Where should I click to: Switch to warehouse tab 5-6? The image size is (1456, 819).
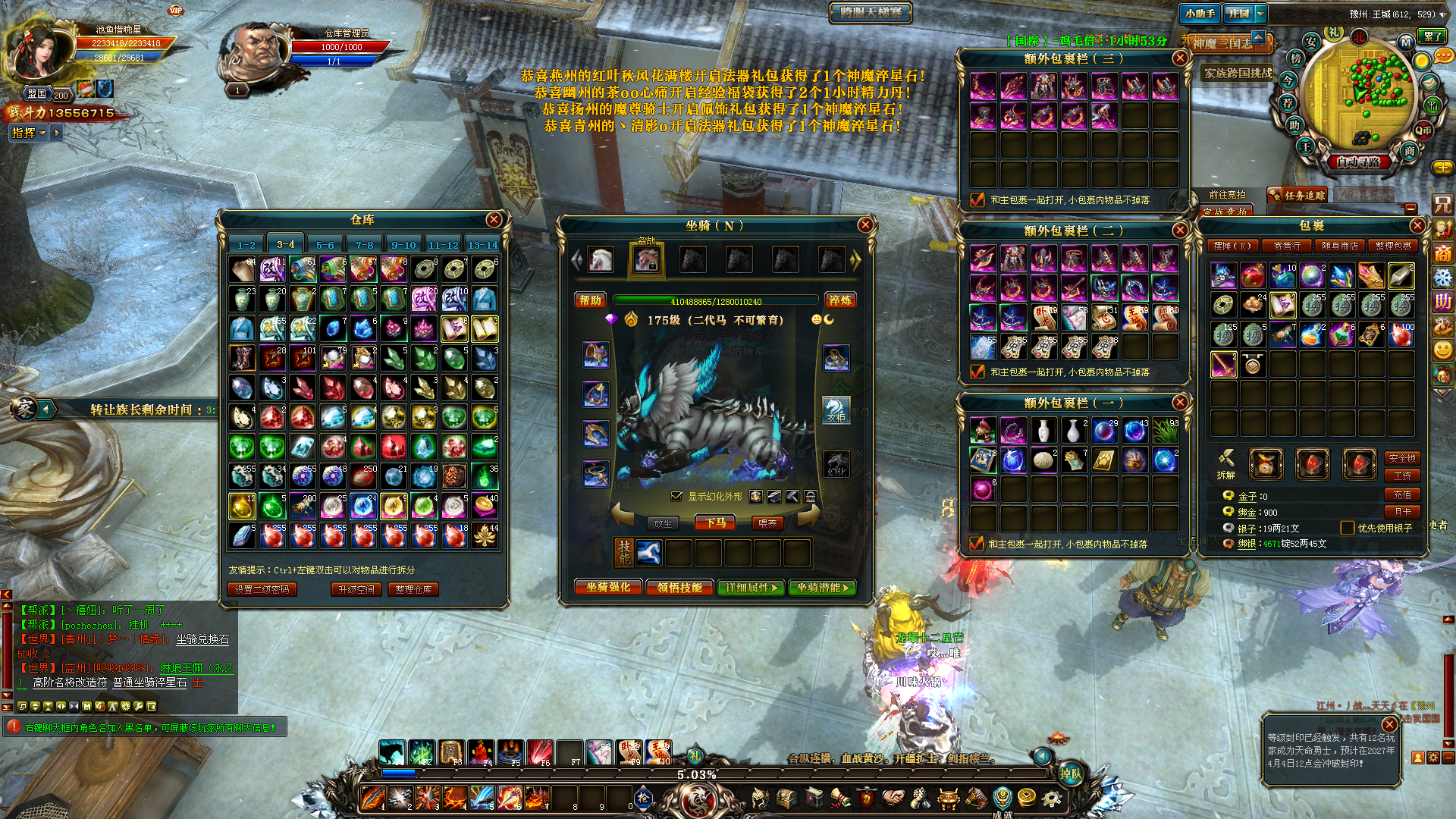(x=325, y=245)
